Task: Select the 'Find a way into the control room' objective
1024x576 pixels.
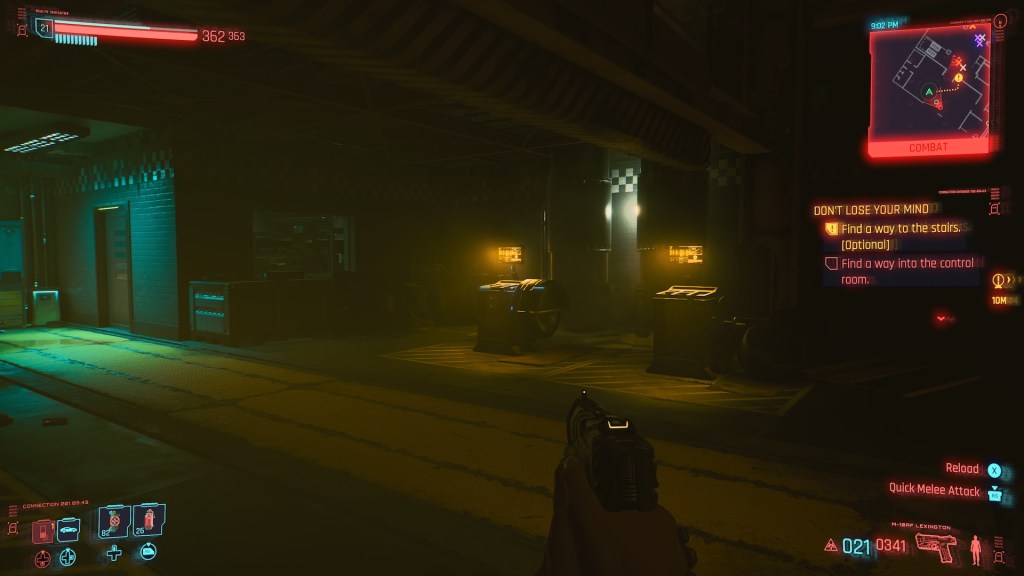Action: coord(906,264)
